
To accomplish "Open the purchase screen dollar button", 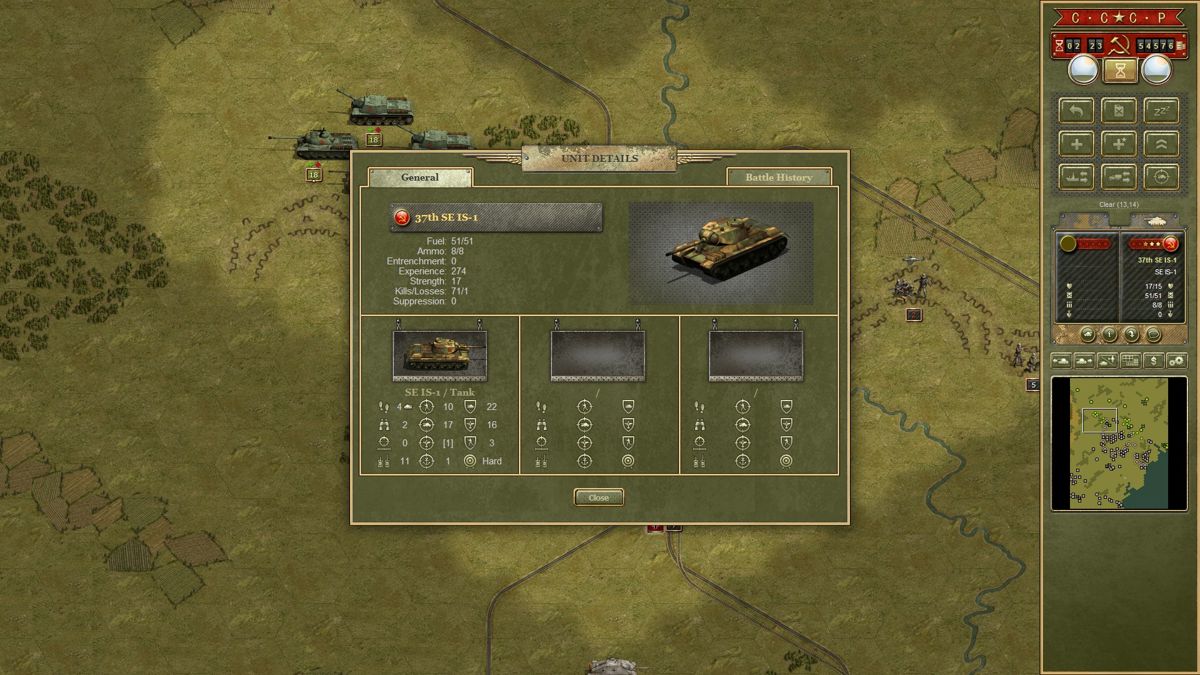I will 1153,360.
